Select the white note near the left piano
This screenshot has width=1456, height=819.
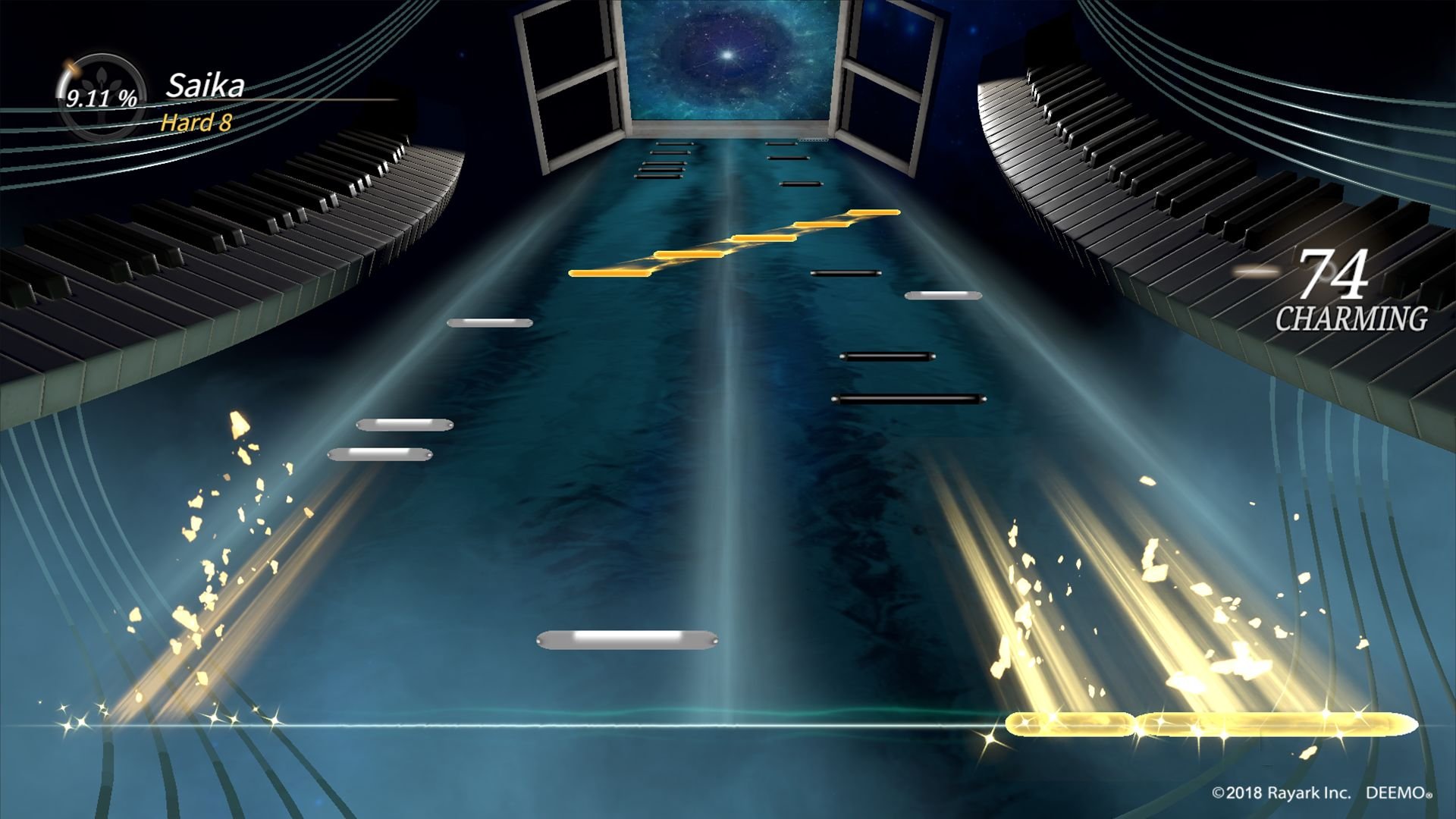tap(489, 322)
